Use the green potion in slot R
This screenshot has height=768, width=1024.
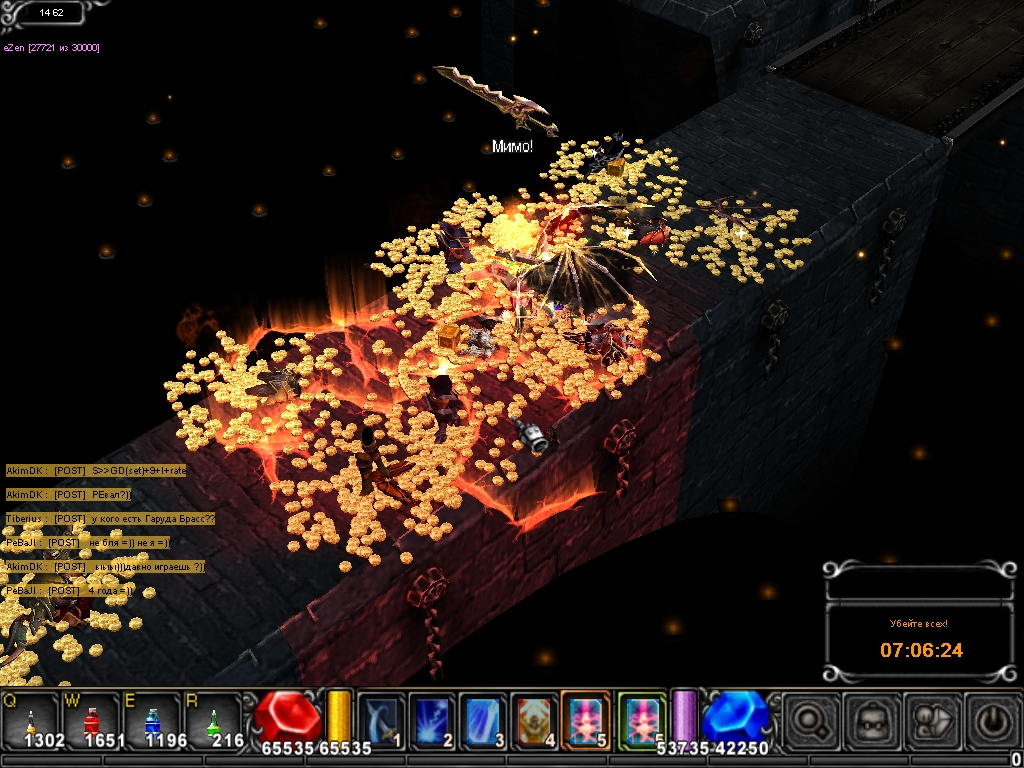click(212, 719)
